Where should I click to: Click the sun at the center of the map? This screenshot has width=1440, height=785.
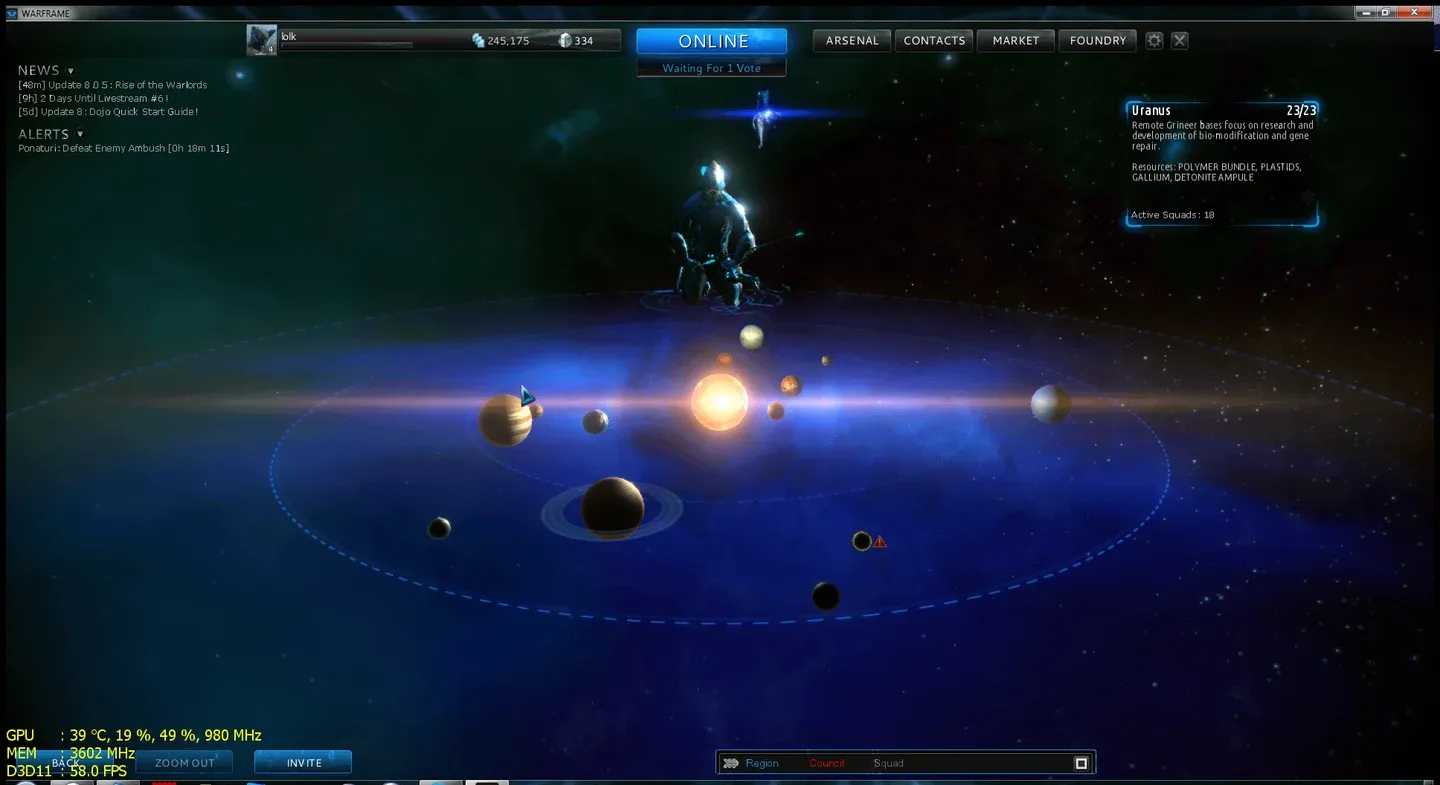pyautogui.click(x=719, y=401)
